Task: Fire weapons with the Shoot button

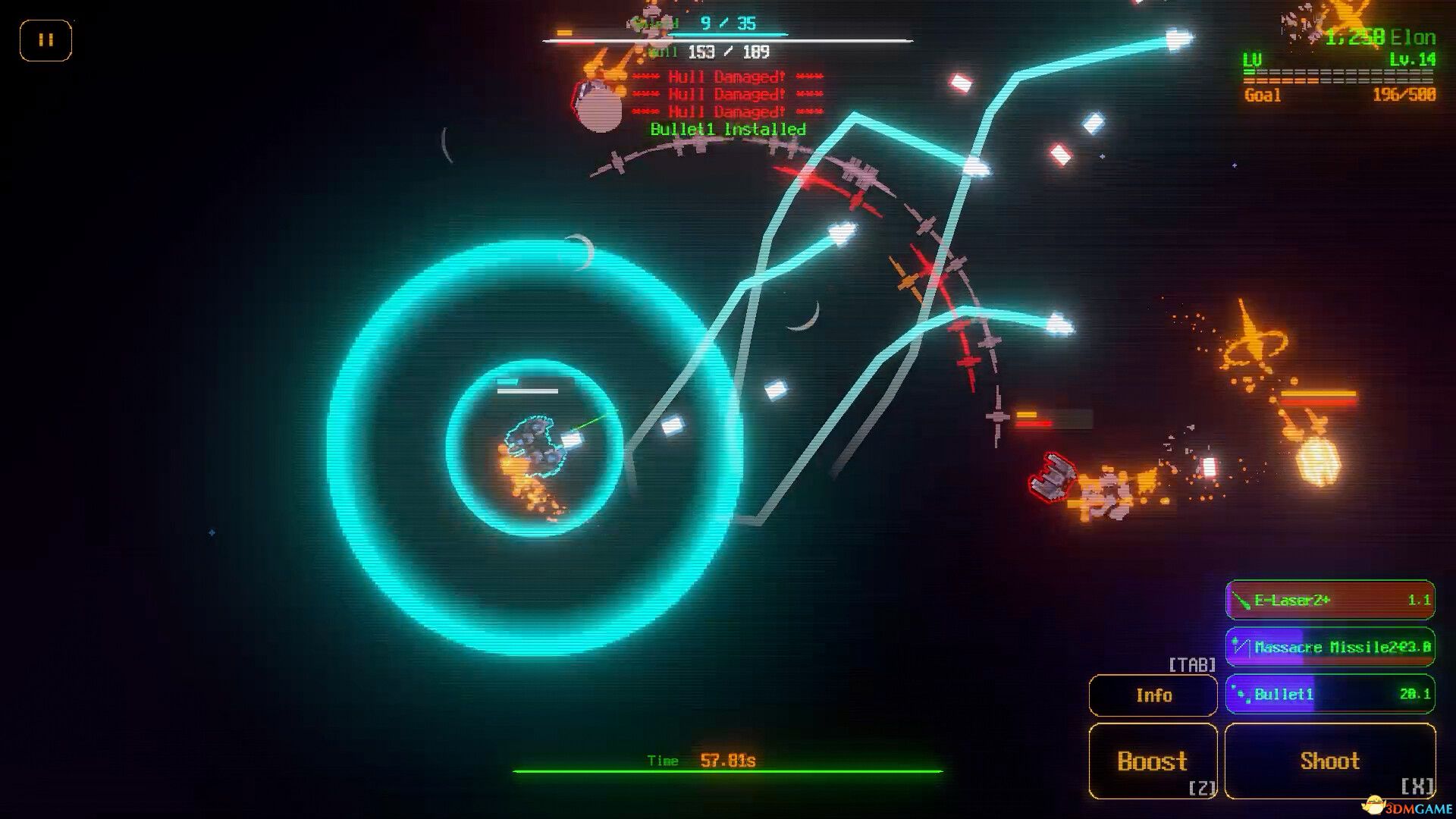Action: click(x=1330, y=761)
